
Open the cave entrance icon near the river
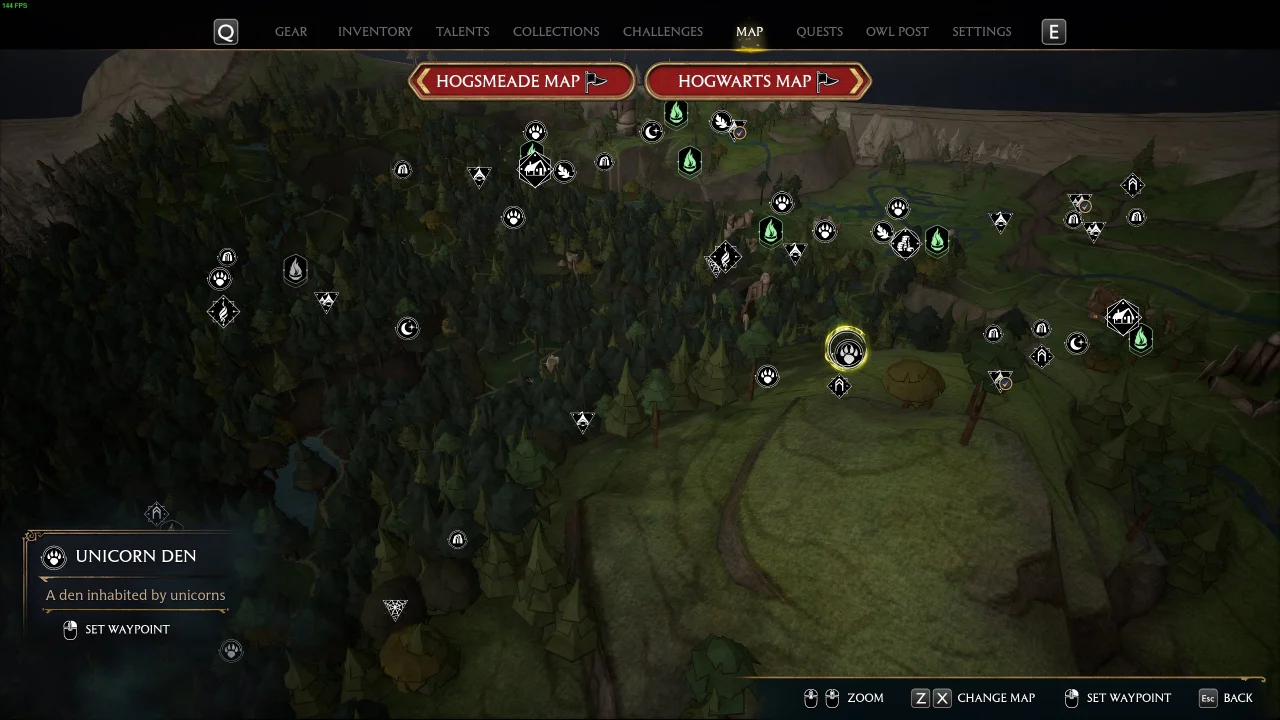coord(604,161)
